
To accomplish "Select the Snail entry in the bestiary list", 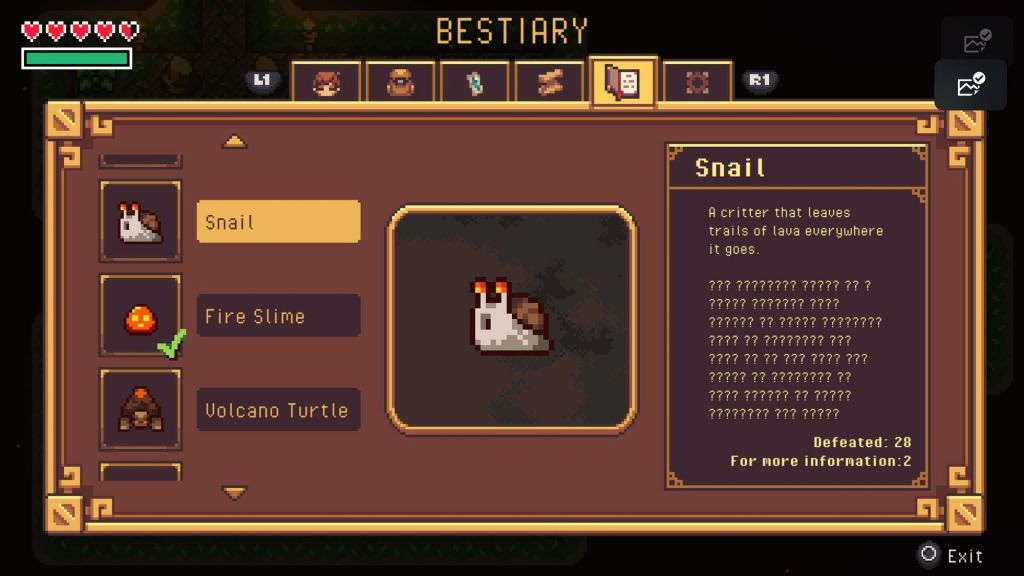I will pyautogui.click(x=278, y=222).
